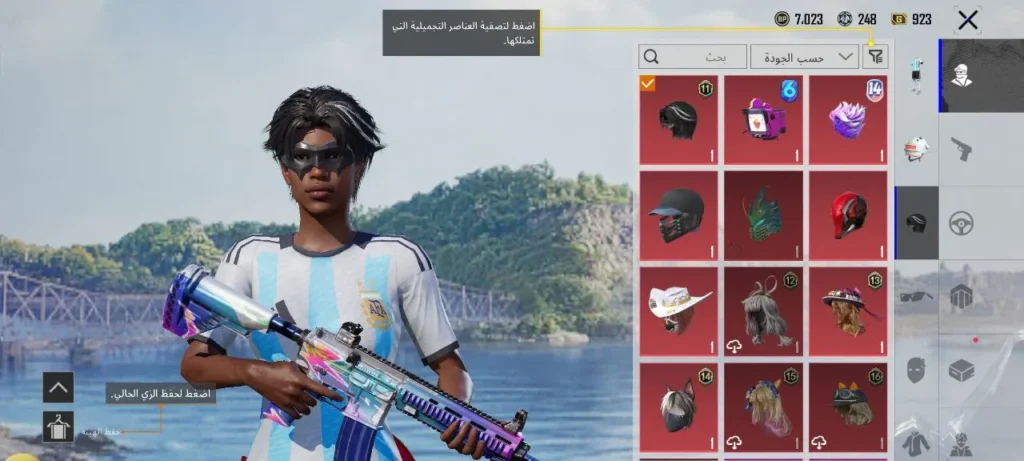Select the green peacock feather mask
This screenshot has height=461, width=1024.
tap(763, 215)
